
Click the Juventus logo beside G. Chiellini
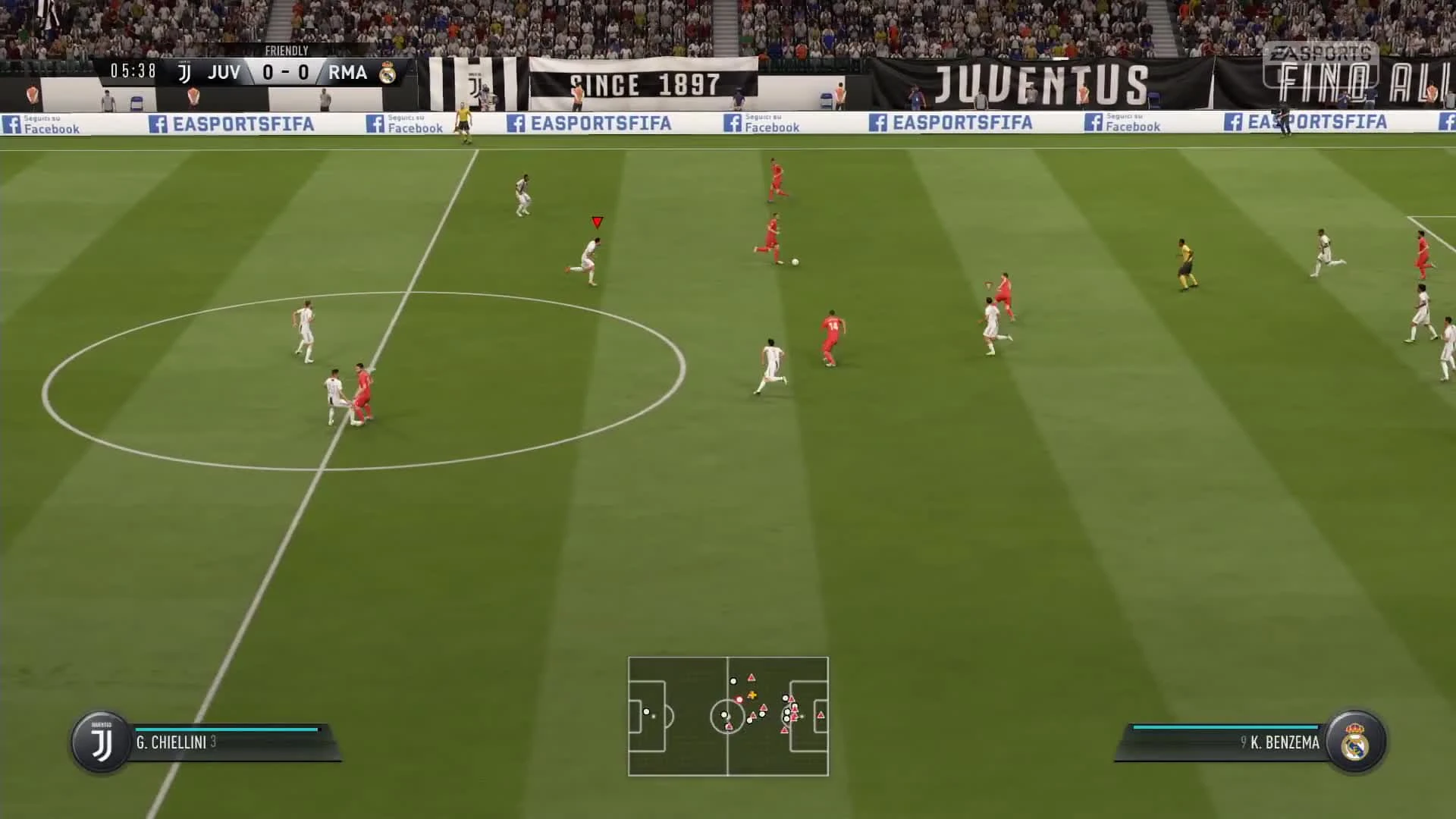(99, 743)
